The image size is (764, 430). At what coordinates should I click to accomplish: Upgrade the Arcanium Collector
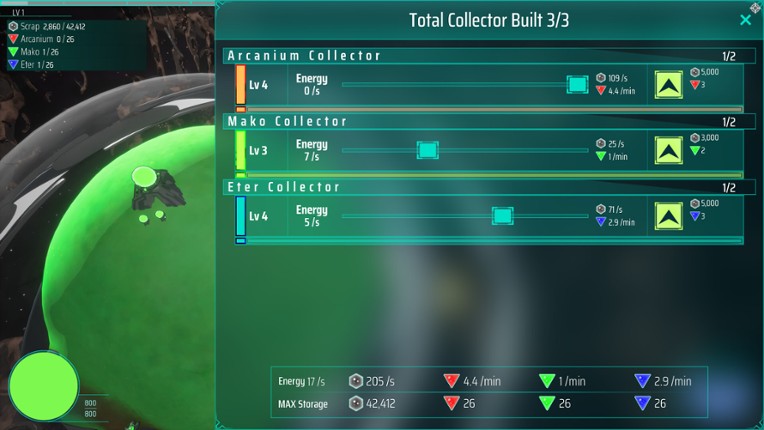pos(669,85)
